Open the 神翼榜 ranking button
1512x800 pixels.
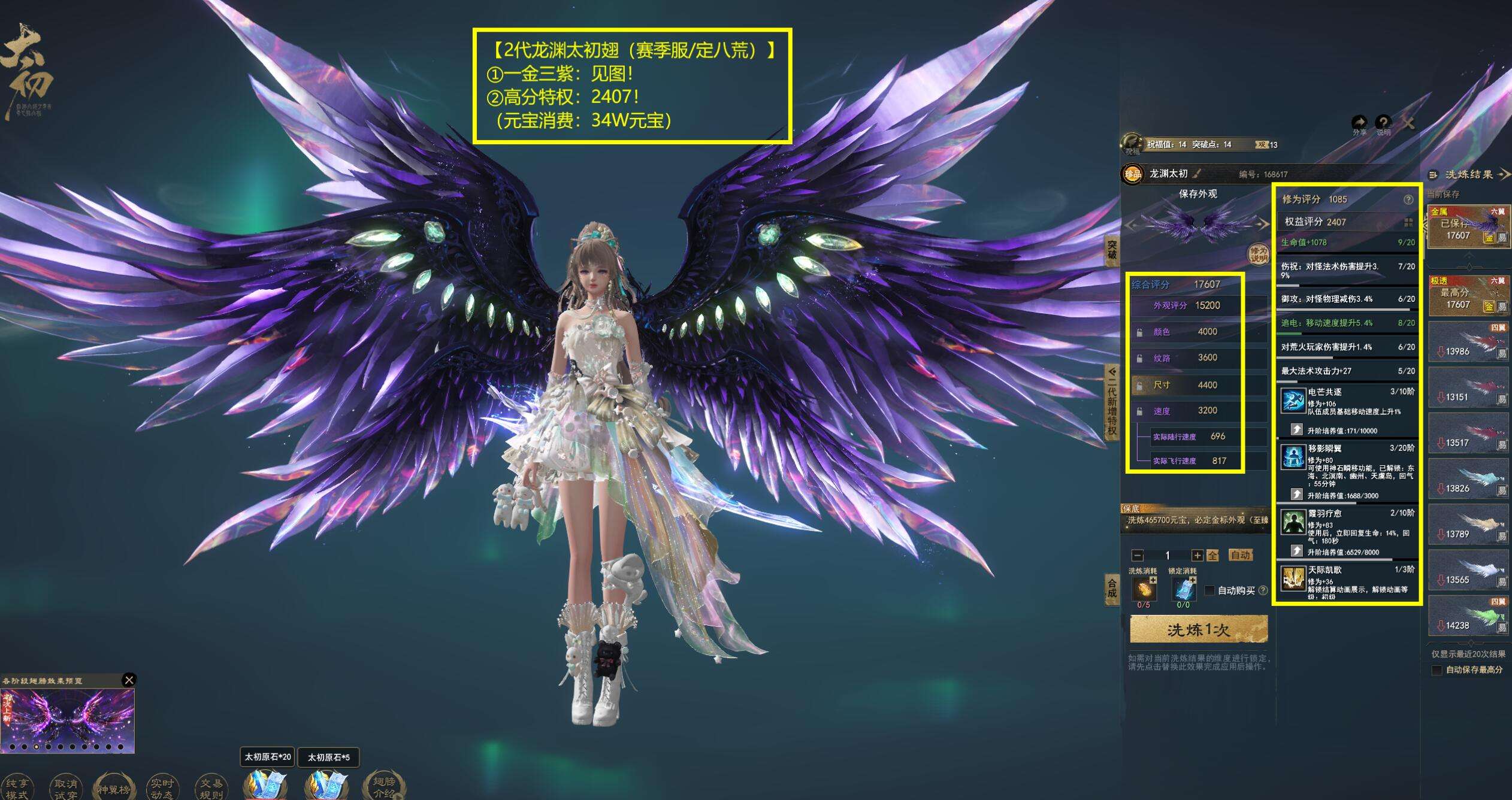tap(114, 787)
